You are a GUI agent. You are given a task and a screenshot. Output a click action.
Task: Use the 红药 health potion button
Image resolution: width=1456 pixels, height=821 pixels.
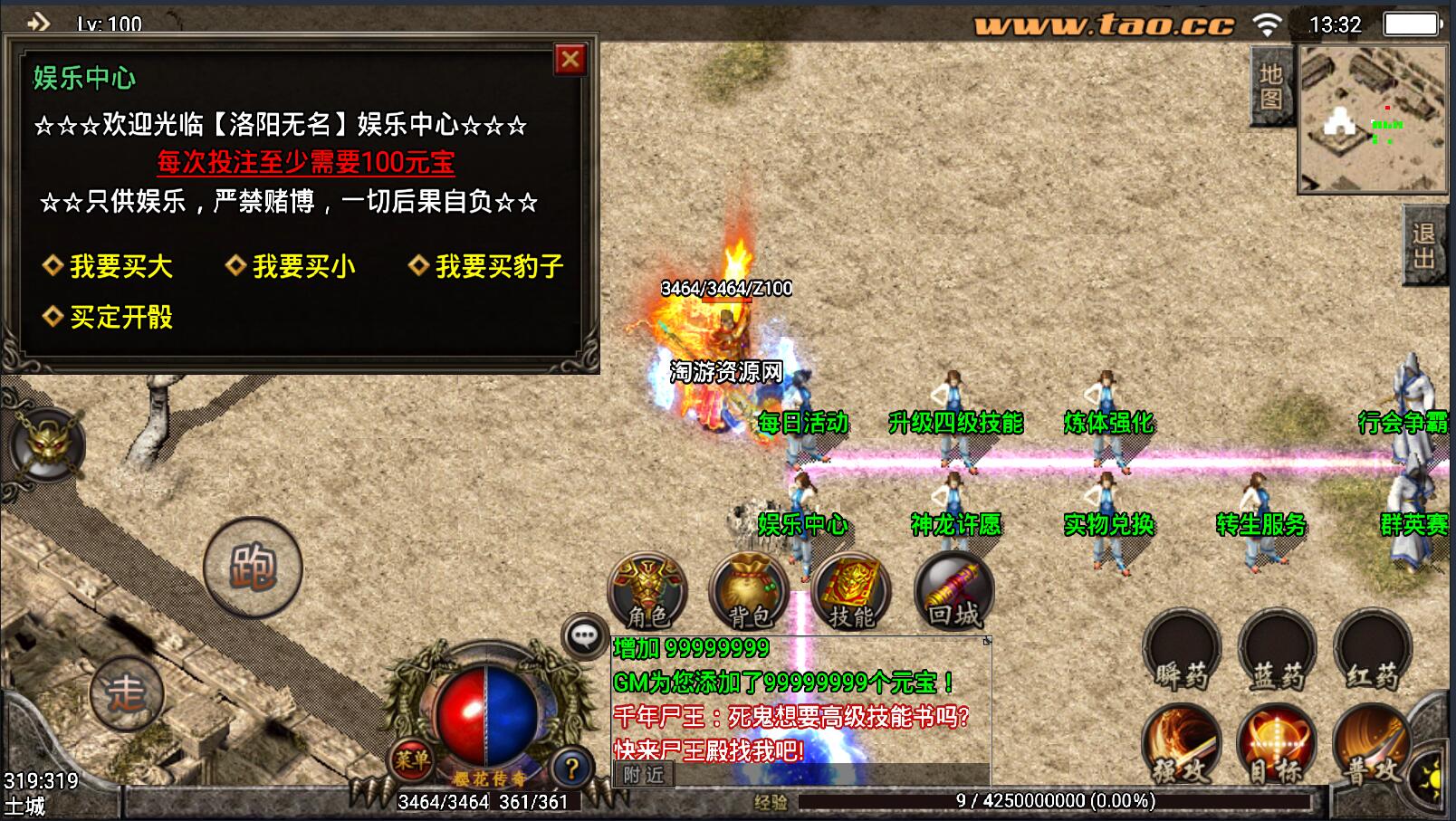1373,652
